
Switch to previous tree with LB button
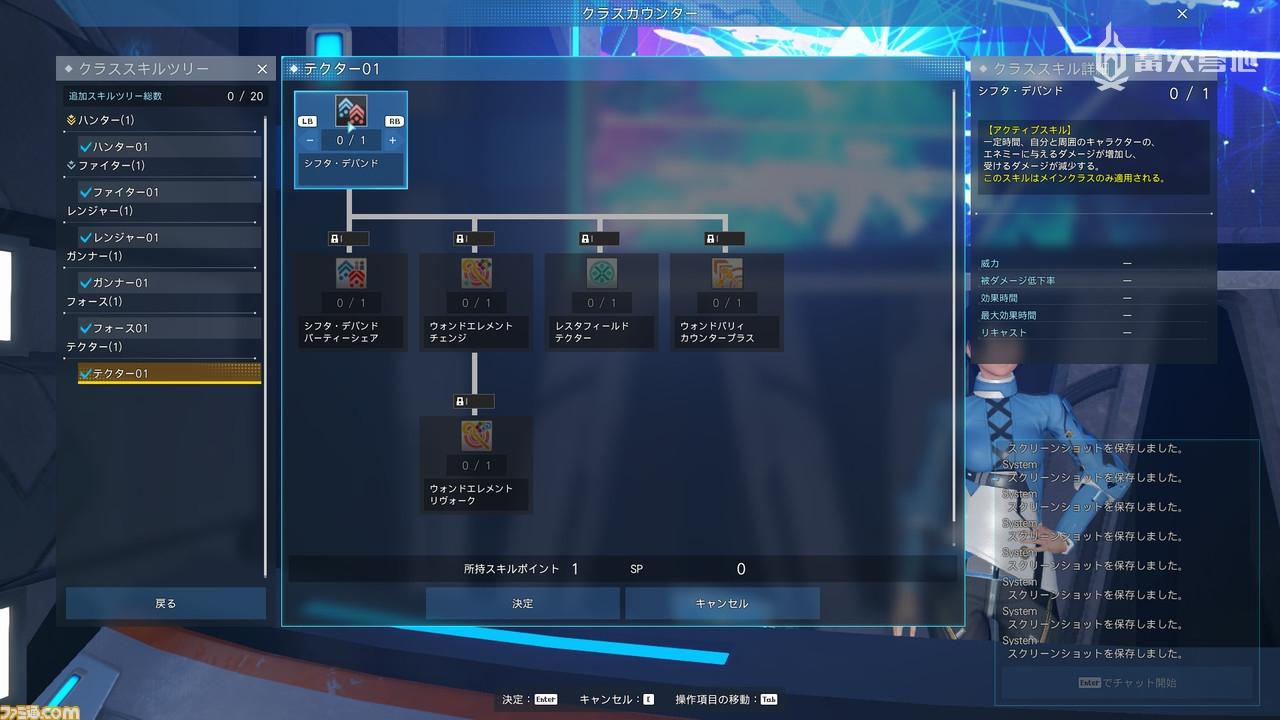pyautogui.click(x=308, y=120)
